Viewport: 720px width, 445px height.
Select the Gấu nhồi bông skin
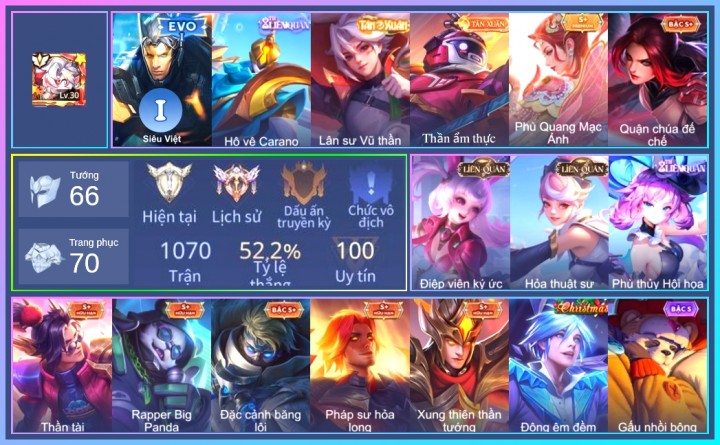coord(657,366)
